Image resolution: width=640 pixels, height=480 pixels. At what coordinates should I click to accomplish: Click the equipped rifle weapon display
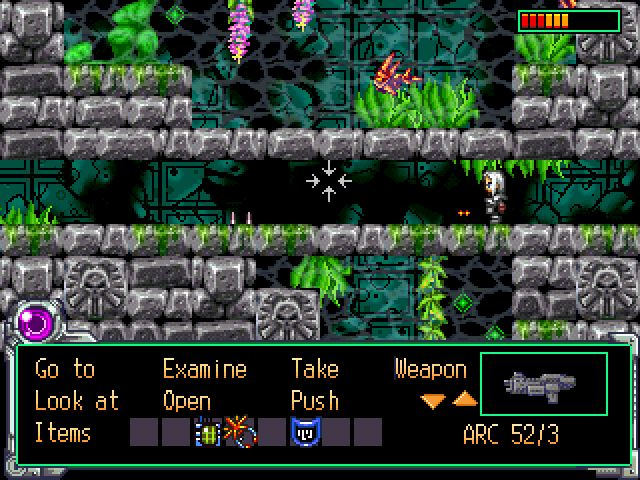point(543,384)
